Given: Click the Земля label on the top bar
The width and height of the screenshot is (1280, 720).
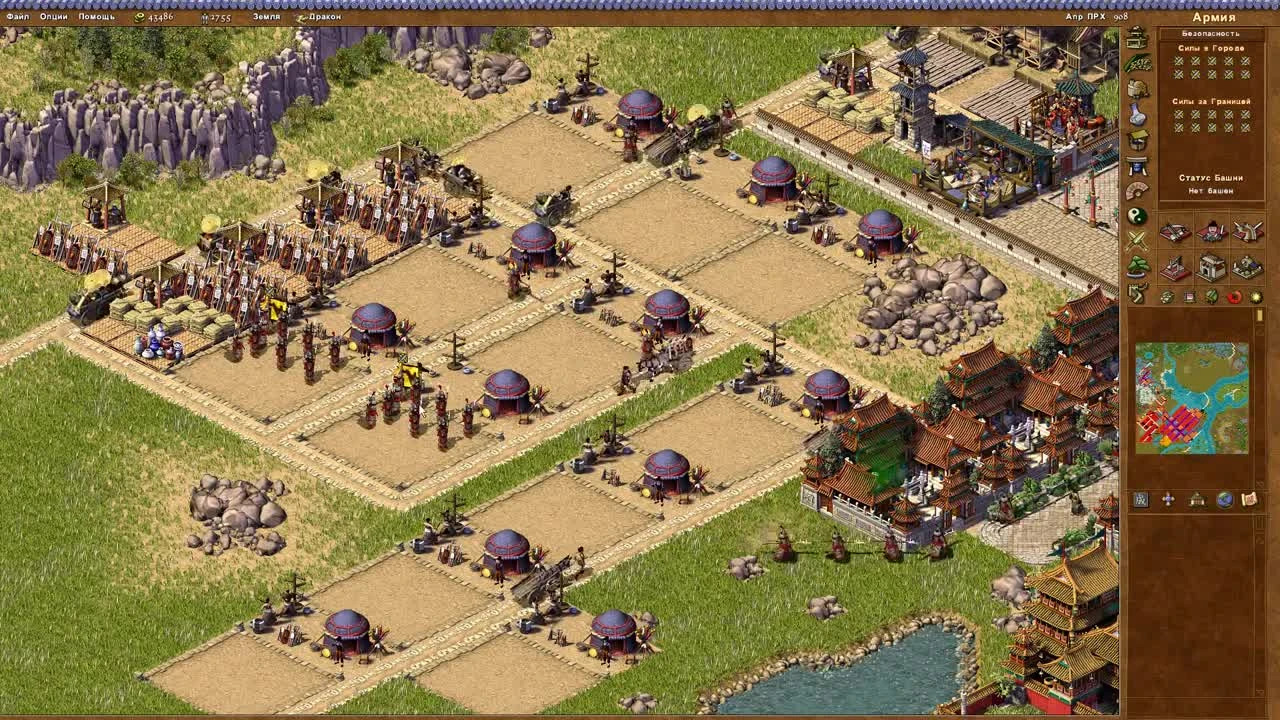Looking at the screenshot, I should pos(268,17).
